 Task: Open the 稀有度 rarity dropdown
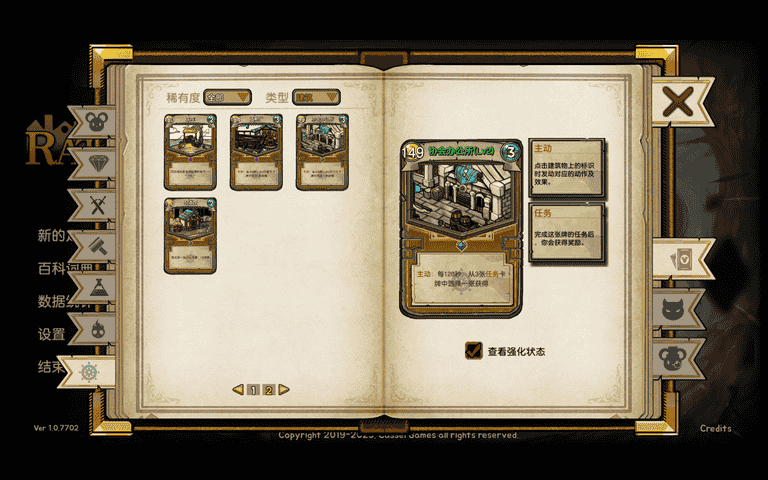tap(227, 97)
